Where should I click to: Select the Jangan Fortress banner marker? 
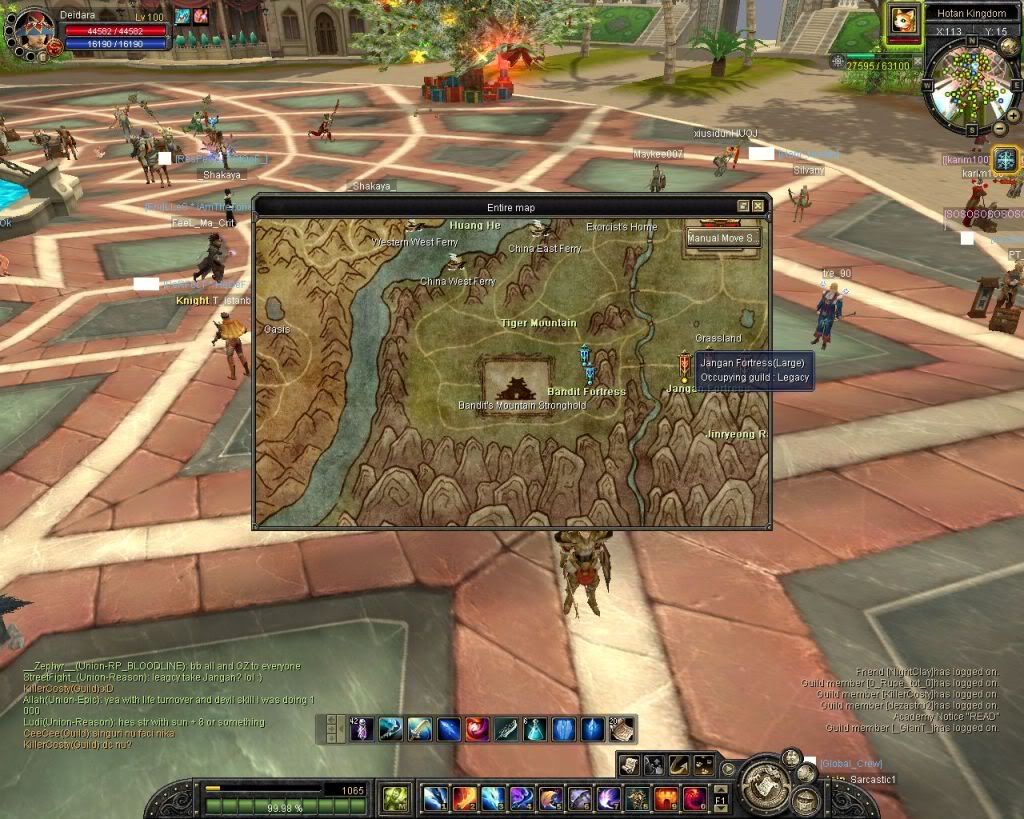pyautogui.click(x=684, y=365)
